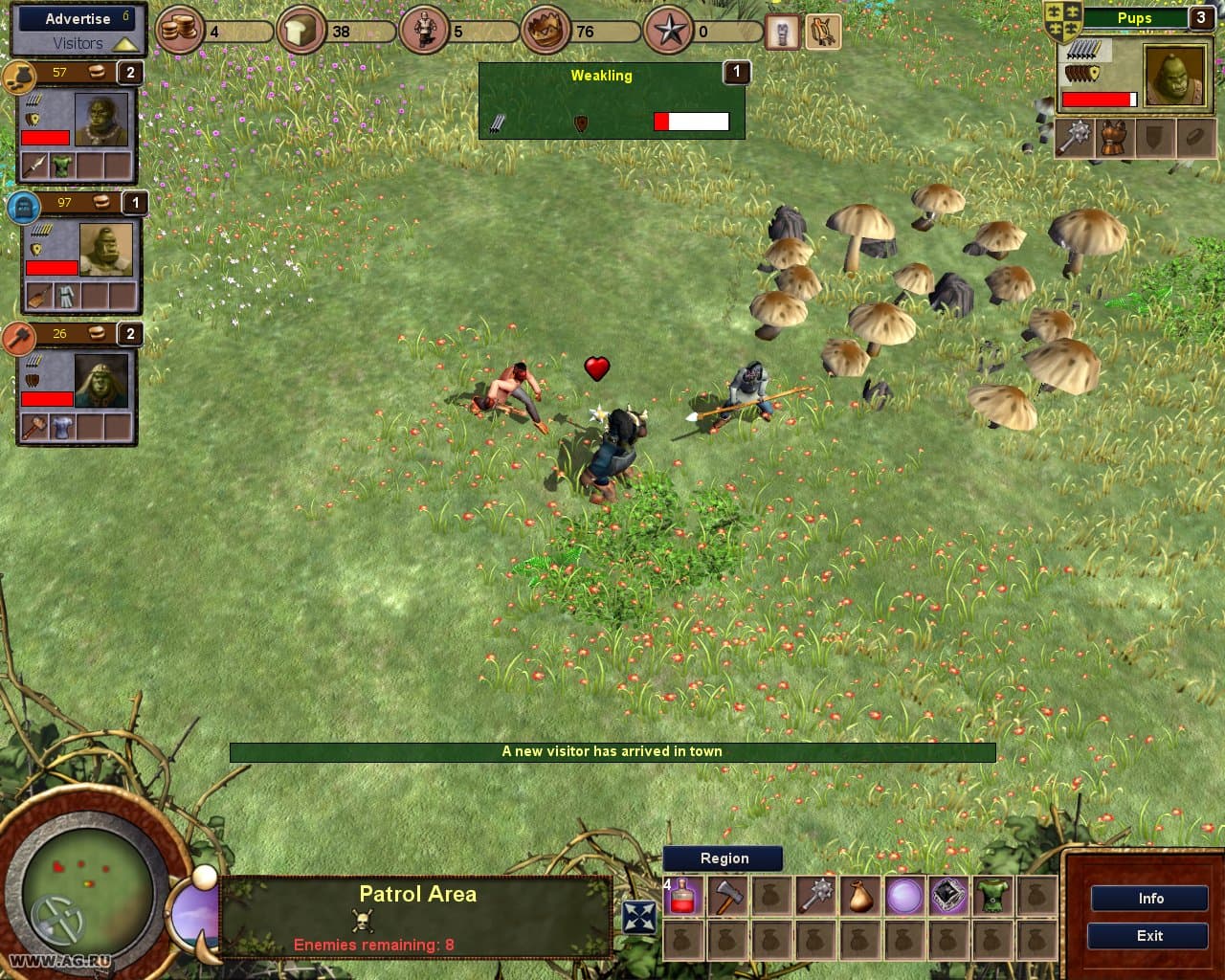
Task: Select the purple magic orb item
Action: coord(902,895)
